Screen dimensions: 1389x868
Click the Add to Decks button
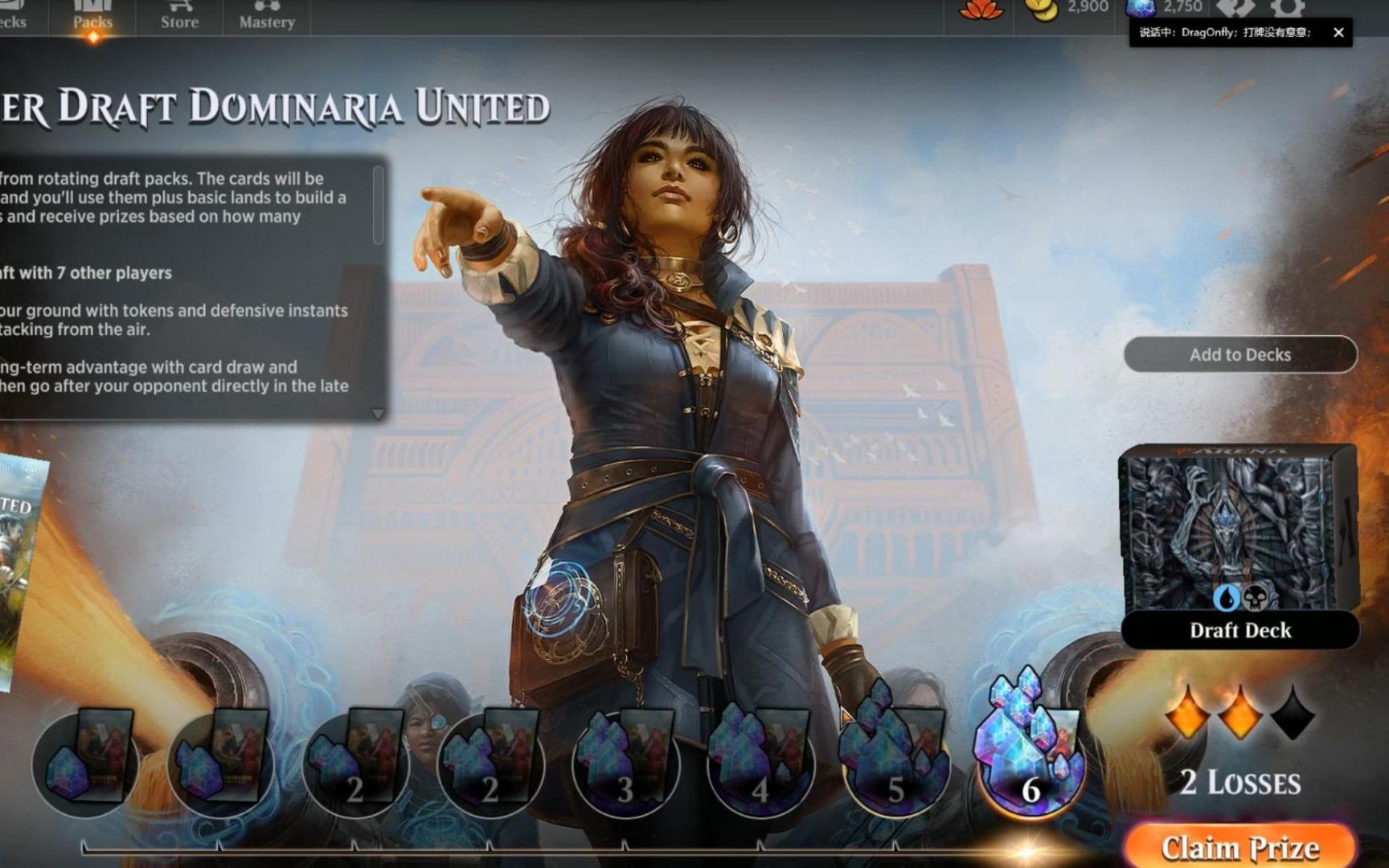pyautogui.click(x=1239, y=354)
